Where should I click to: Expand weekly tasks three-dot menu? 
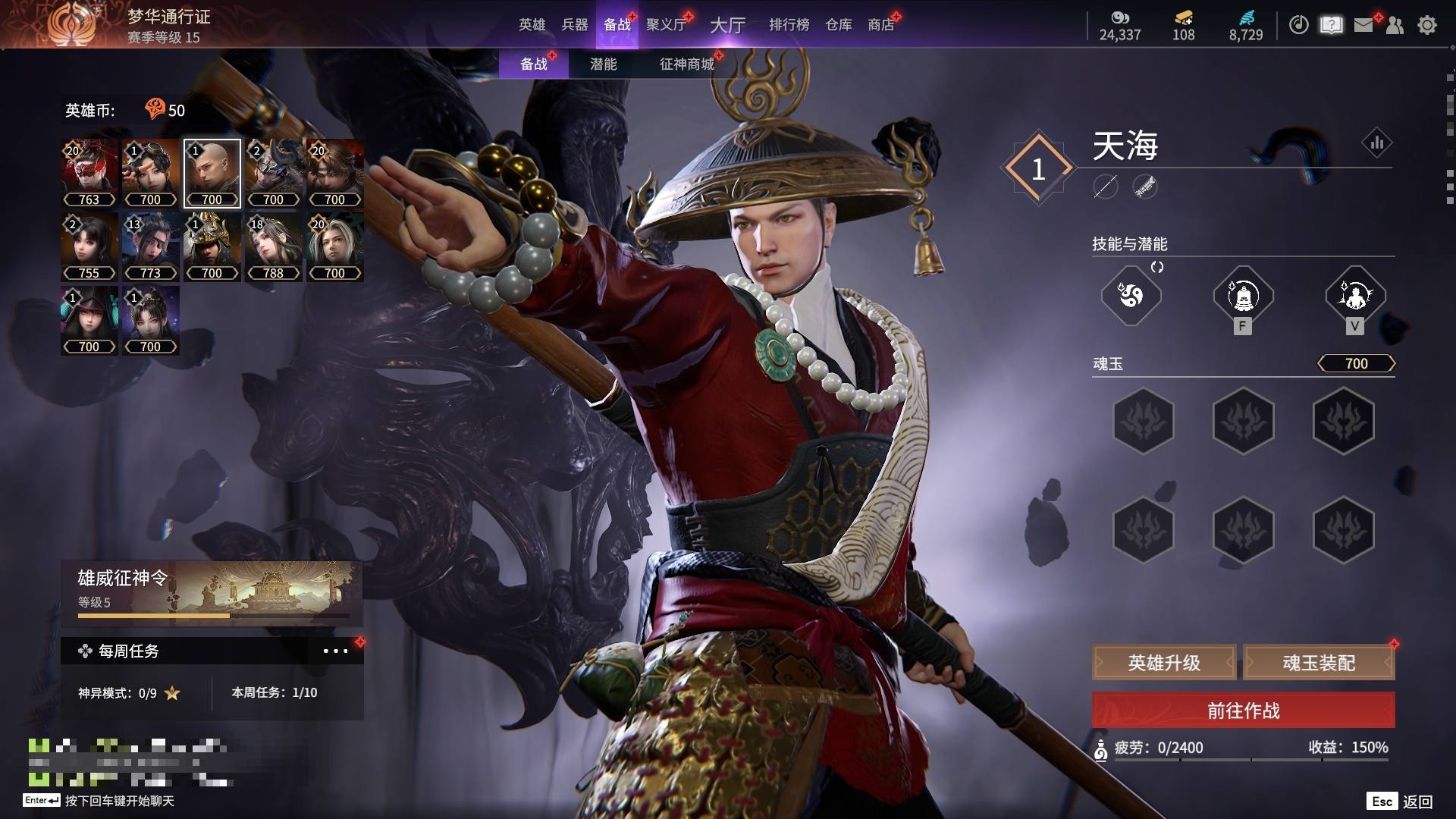pos(335,651)
